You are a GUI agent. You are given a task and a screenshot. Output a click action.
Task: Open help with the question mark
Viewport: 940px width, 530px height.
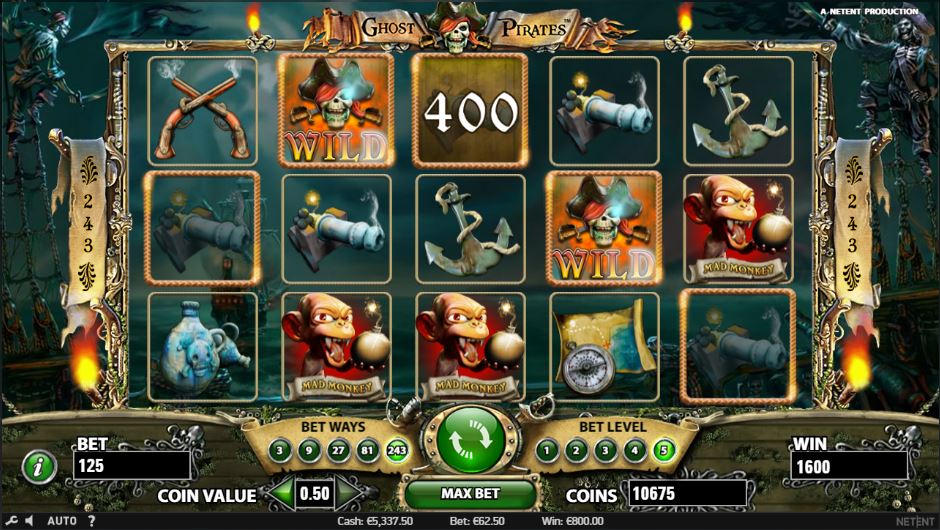(91, 521)
